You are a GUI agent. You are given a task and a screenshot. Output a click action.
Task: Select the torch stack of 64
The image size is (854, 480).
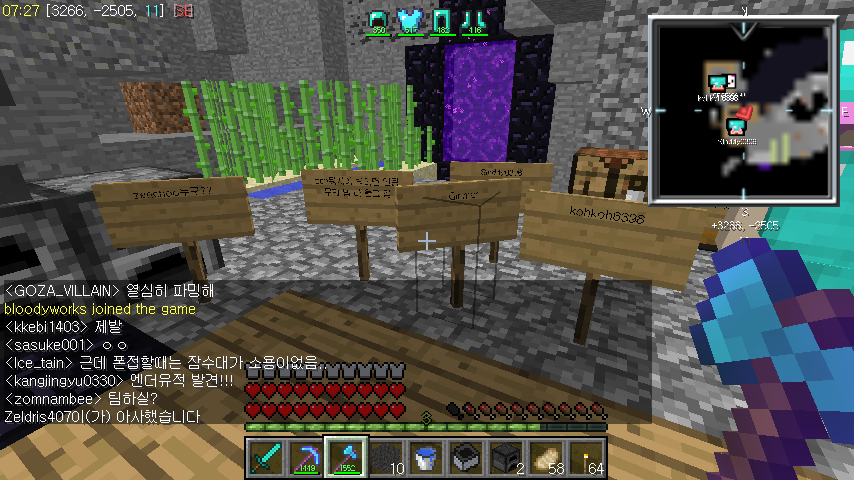coord(586,457)
